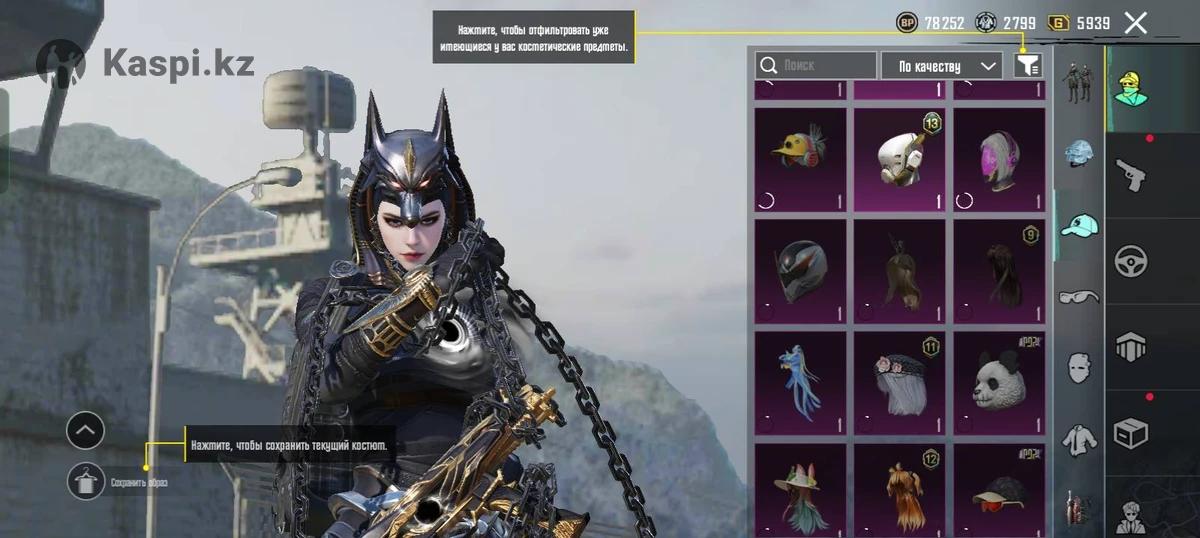The image size is (1200, 538).
Task: Select the blue bird headpiece item
Action: [800, 382]
